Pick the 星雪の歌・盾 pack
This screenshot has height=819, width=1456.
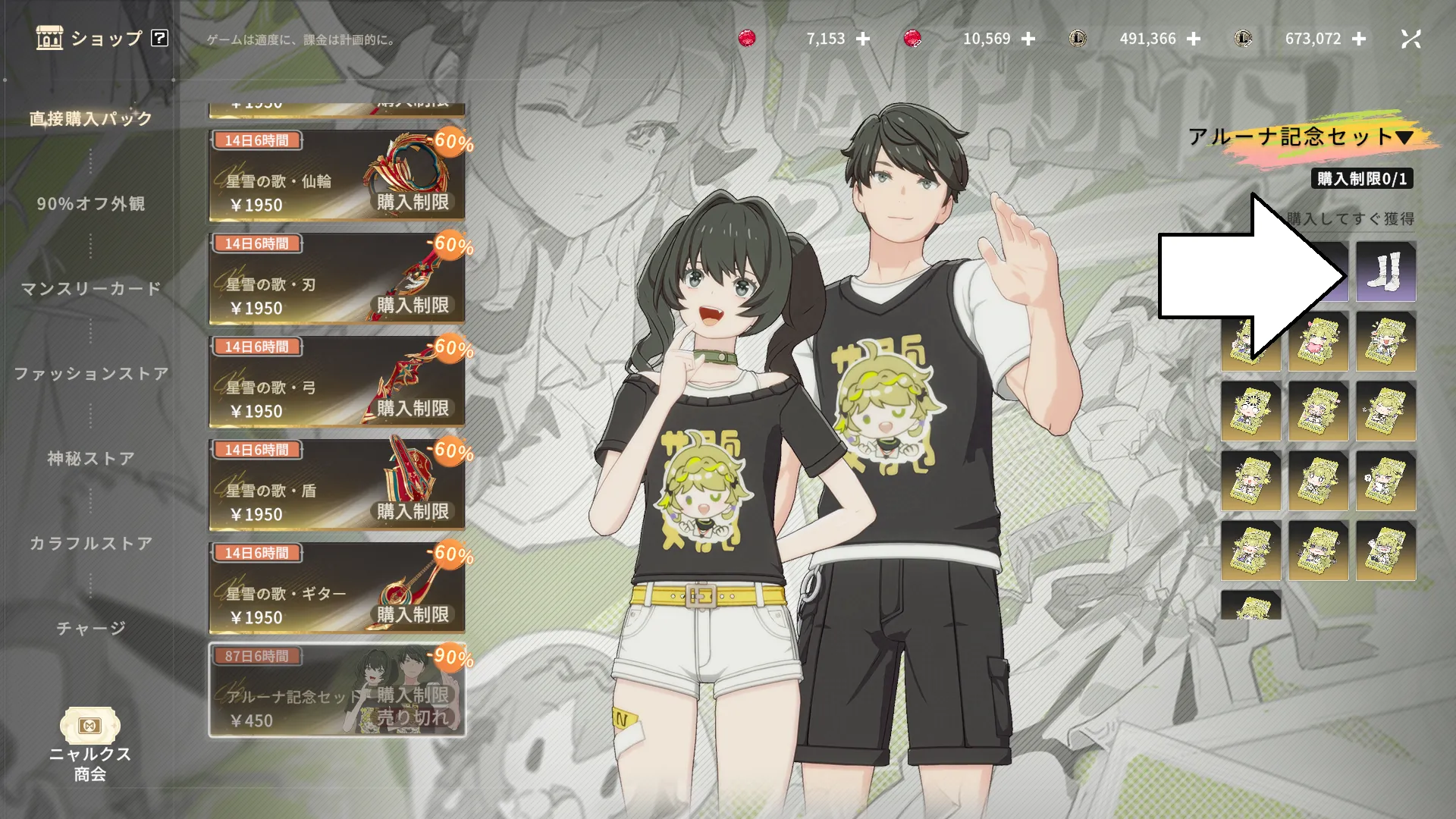337,485
